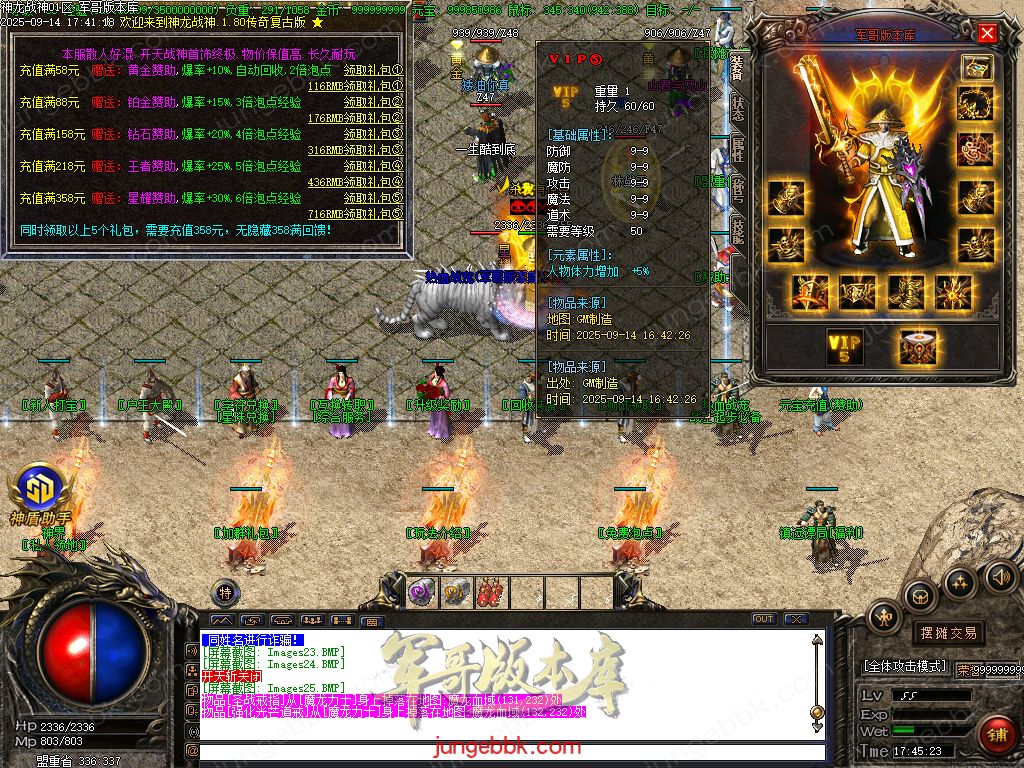Select the purple scroll hotbar slot
1024x768 pixels.
coord(421,591)
